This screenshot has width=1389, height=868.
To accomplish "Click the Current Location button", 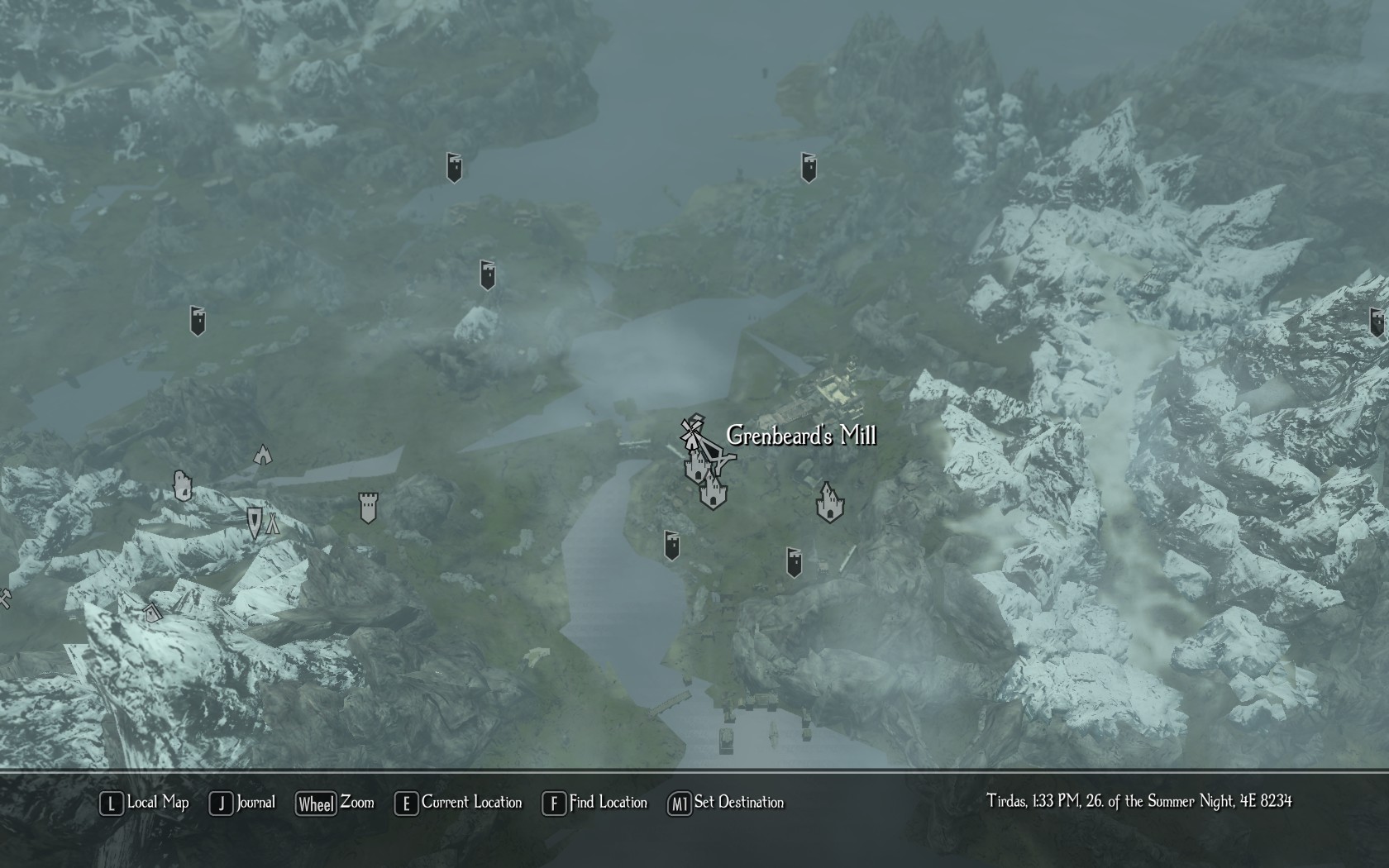I will [460, 803].
